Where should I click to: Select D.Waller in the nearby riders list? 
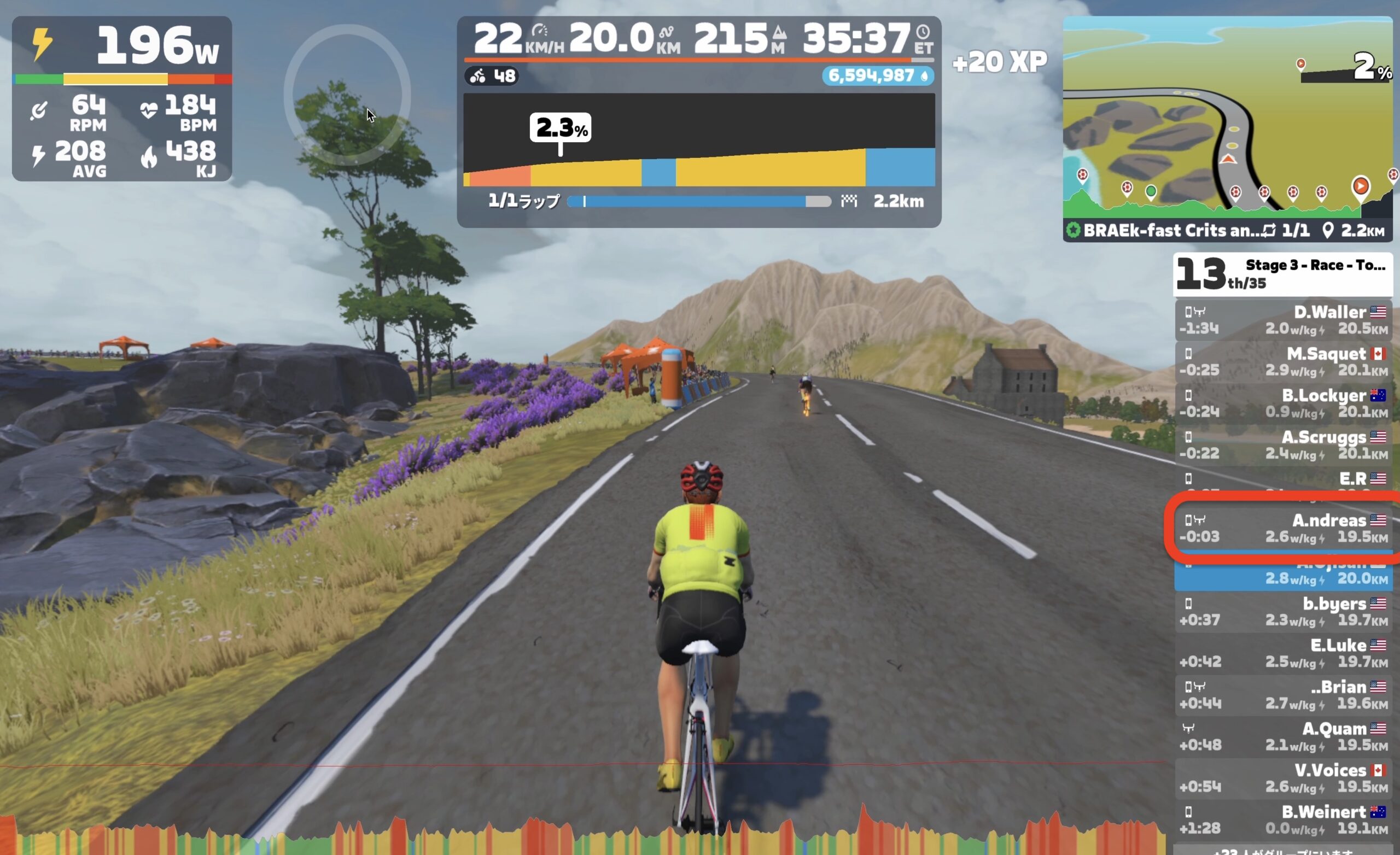pos(1283,320)
